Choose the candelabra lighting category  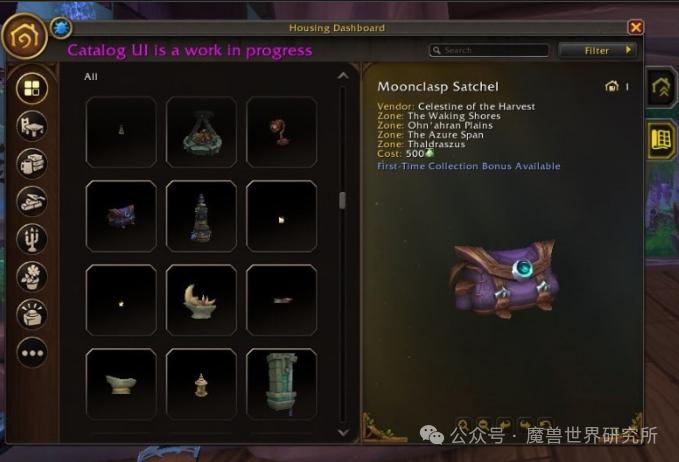tap(33, 239)
